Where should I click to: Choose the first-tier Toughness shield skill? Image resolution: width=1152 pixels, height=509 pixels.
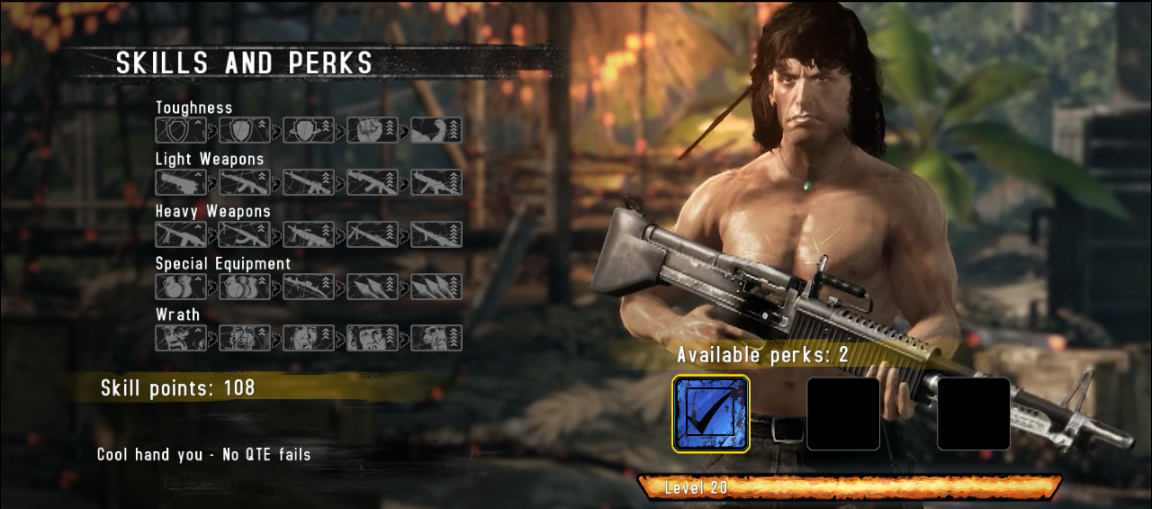[181, 130]
